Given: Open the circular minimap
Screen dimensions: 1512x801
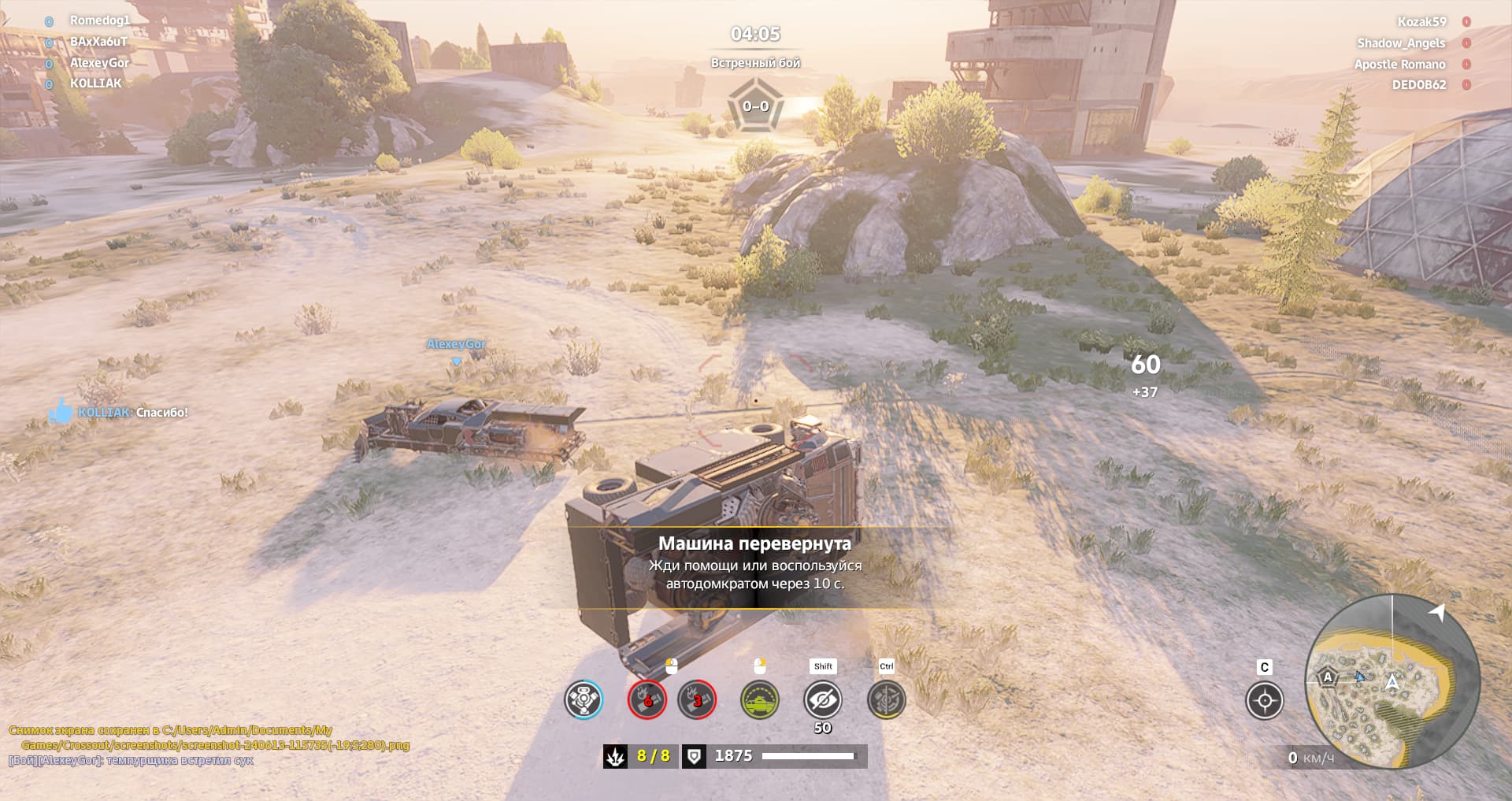Looking at the screenshot, I should [x=1392, y=680].
